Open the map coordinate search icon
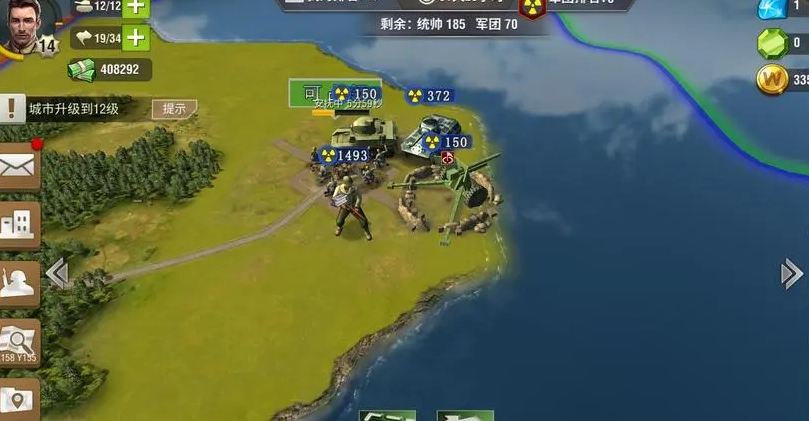809x421 pixels. coord(18,342)
